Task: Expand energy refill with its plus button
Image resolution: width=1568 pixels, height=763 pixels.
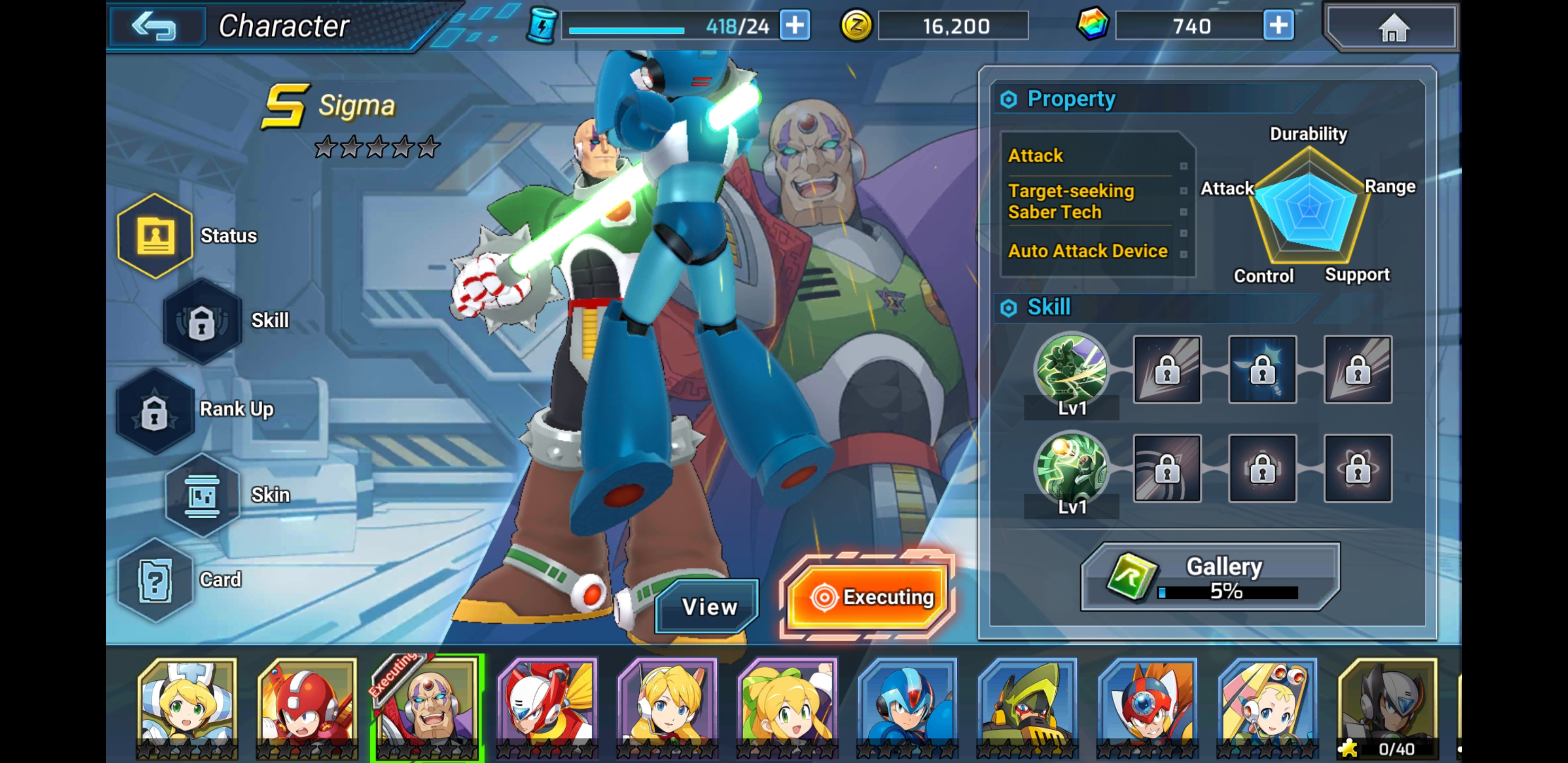Action: (x=796, y=25)
